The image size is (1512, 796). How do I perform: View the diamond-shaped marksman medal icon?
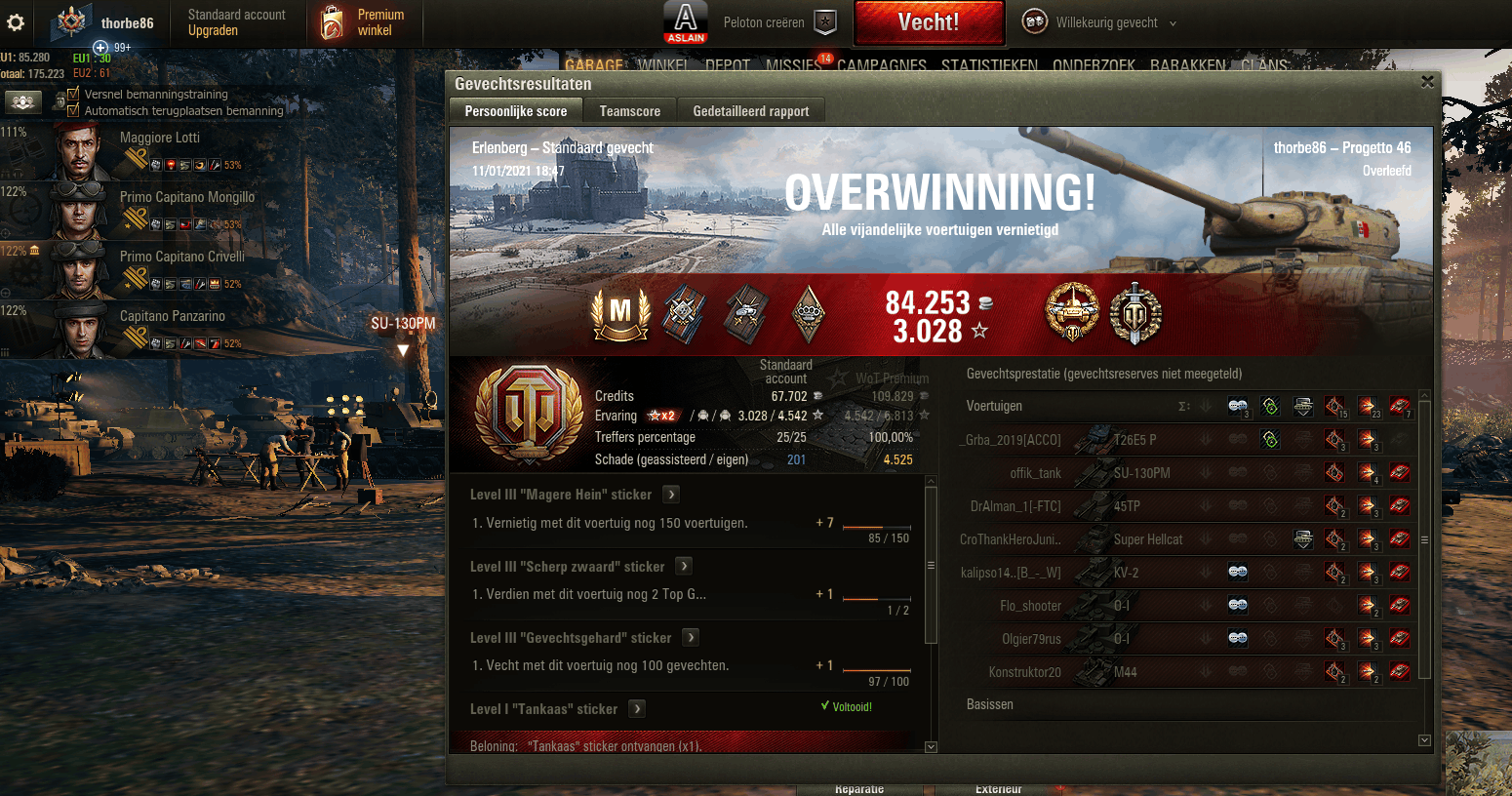(x=810, y=314)
